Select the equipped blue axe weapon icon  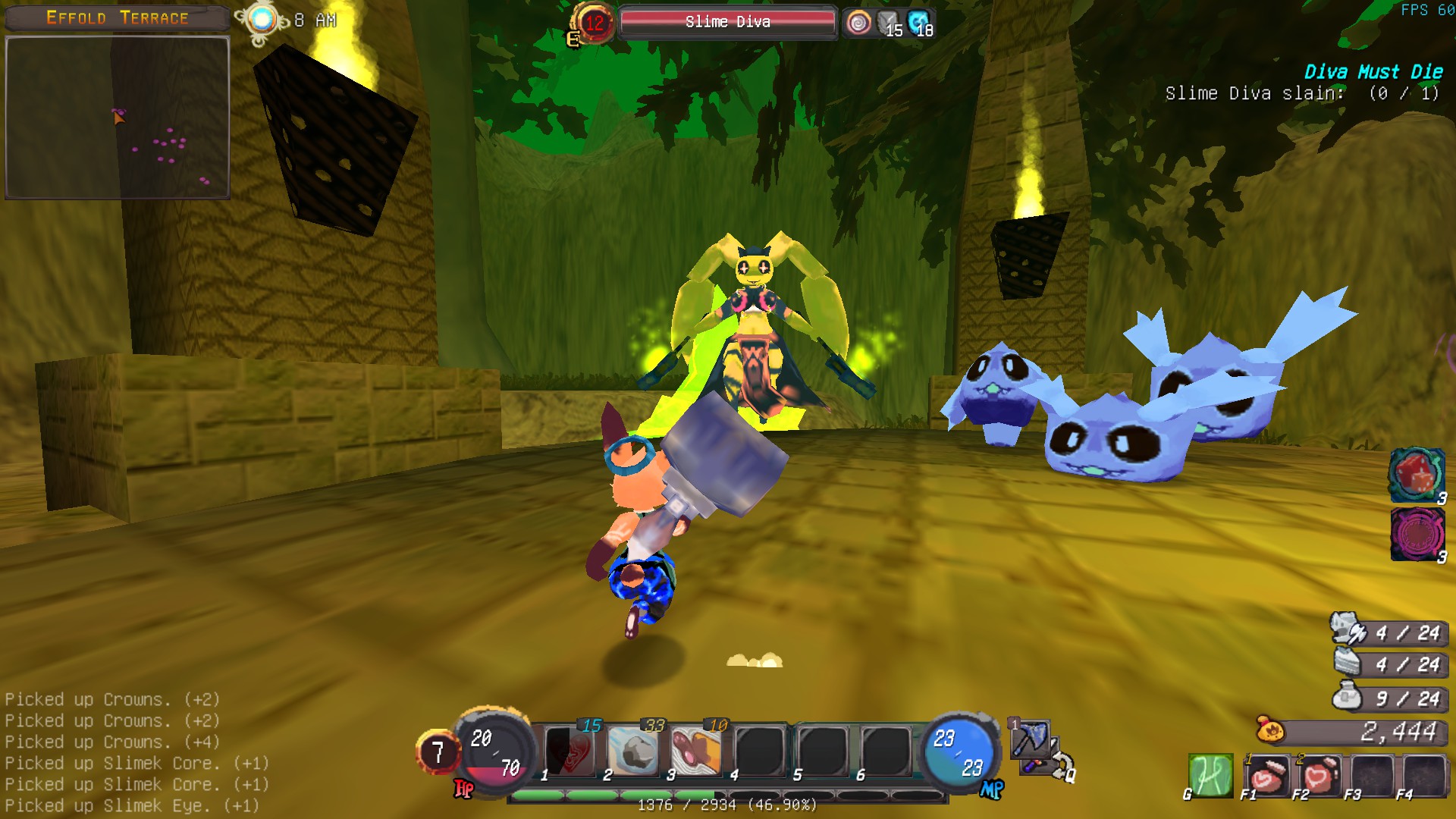pos(1031,738)
